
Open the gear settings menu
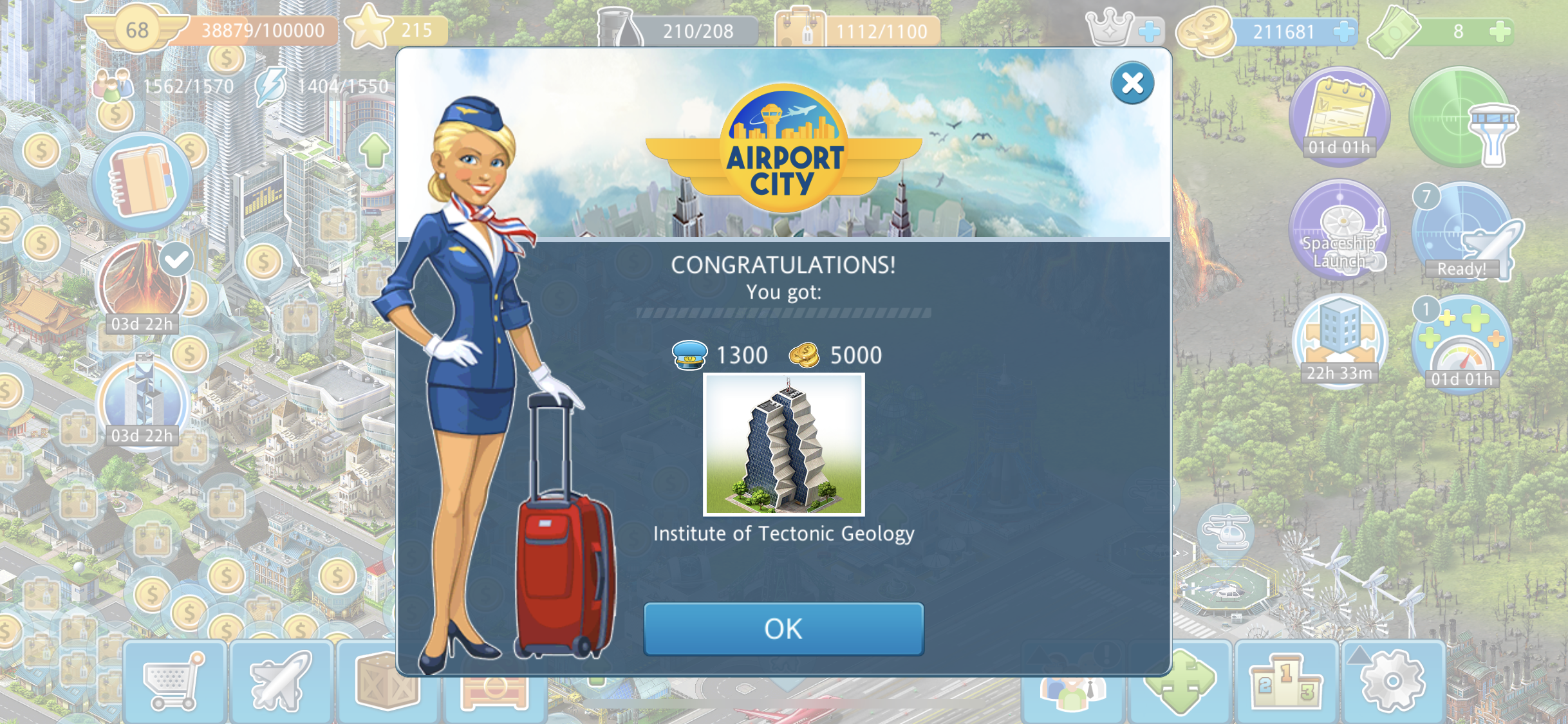tap(1393, 682)
